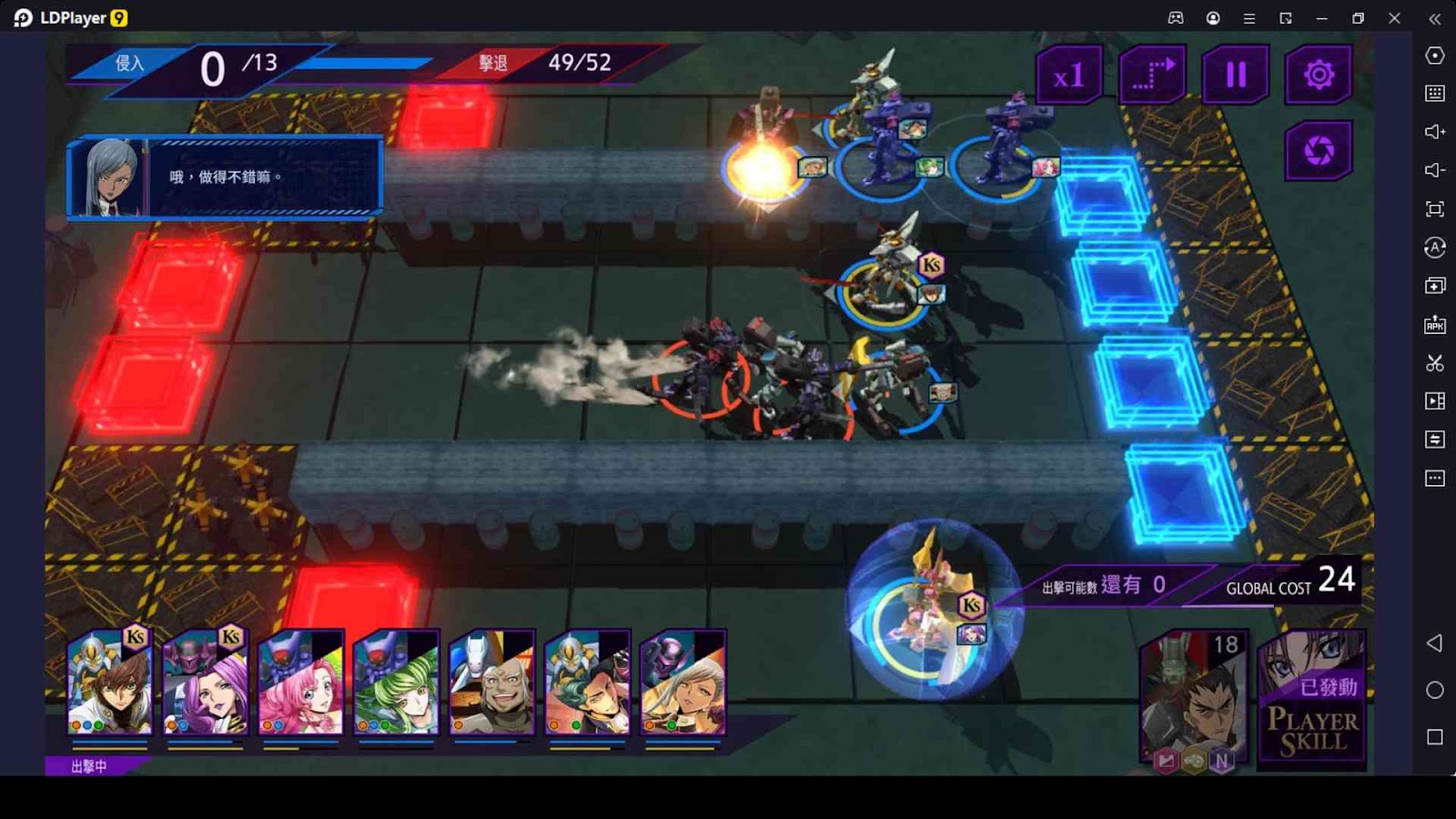This screenshot has height=819, width=1456.
Task: Select the dark-haired male pilot unit card
Action: 588,682
